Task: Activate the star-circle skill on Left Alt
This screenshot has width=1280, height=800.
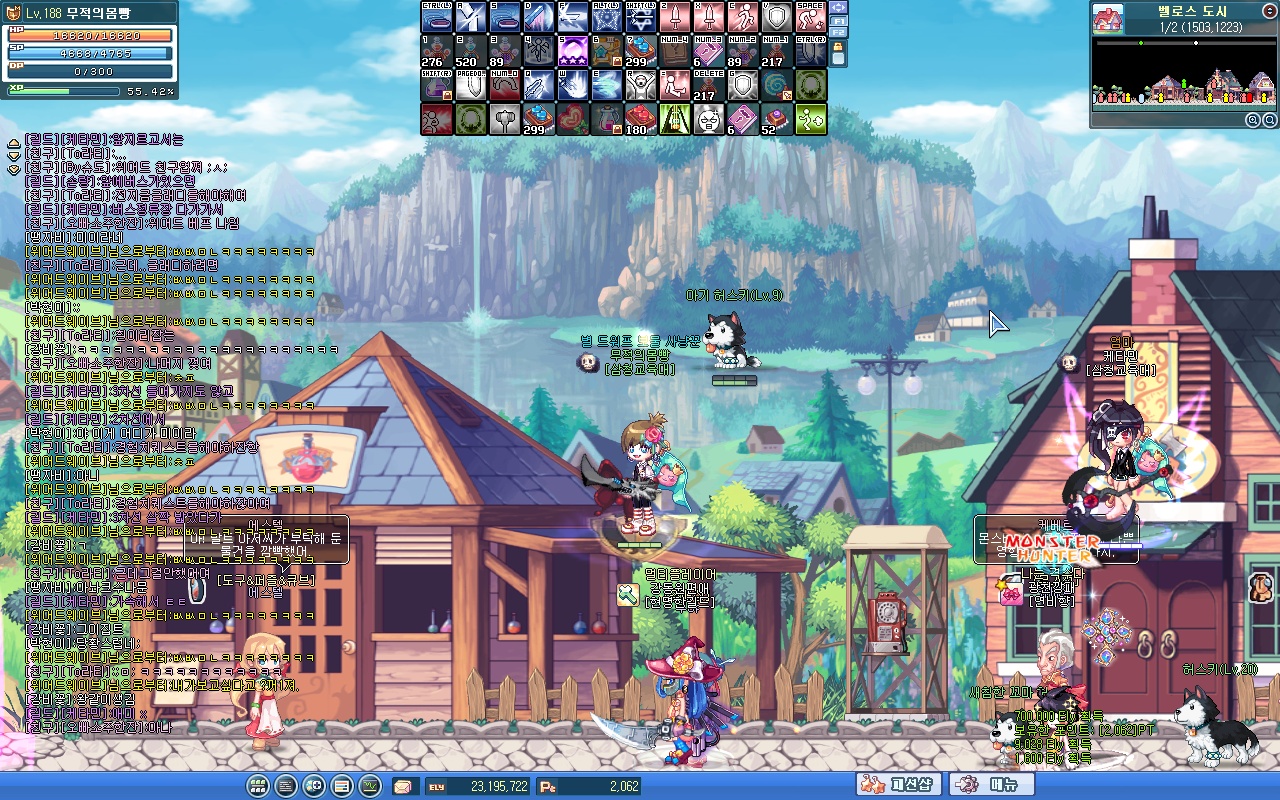Action: click(x=607, y=18)
